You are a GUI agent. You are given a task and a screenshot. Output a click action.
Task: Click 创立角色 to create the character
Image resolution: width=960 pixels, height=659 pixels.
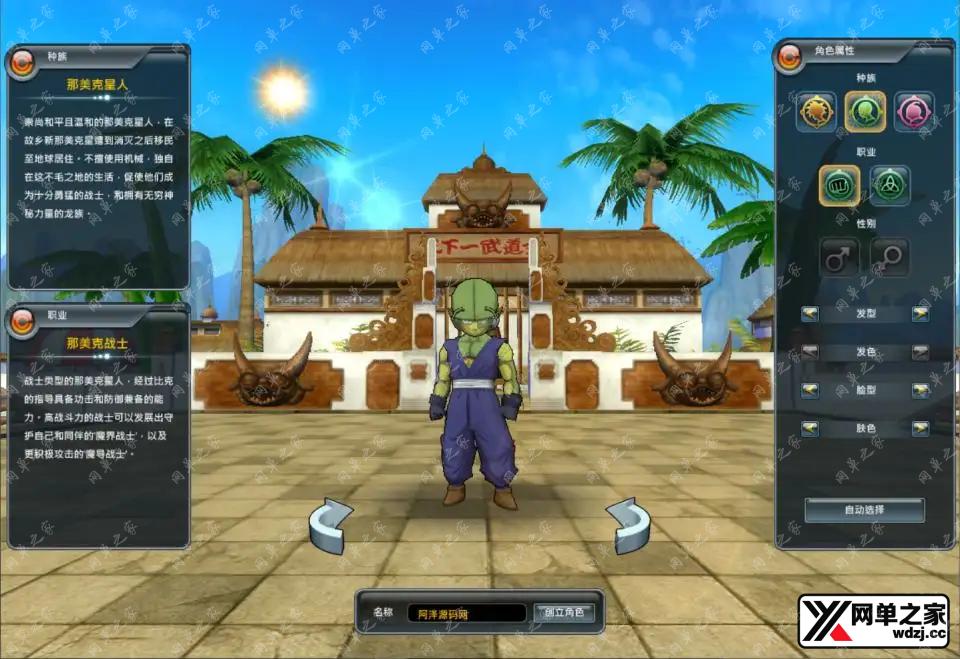564,613
